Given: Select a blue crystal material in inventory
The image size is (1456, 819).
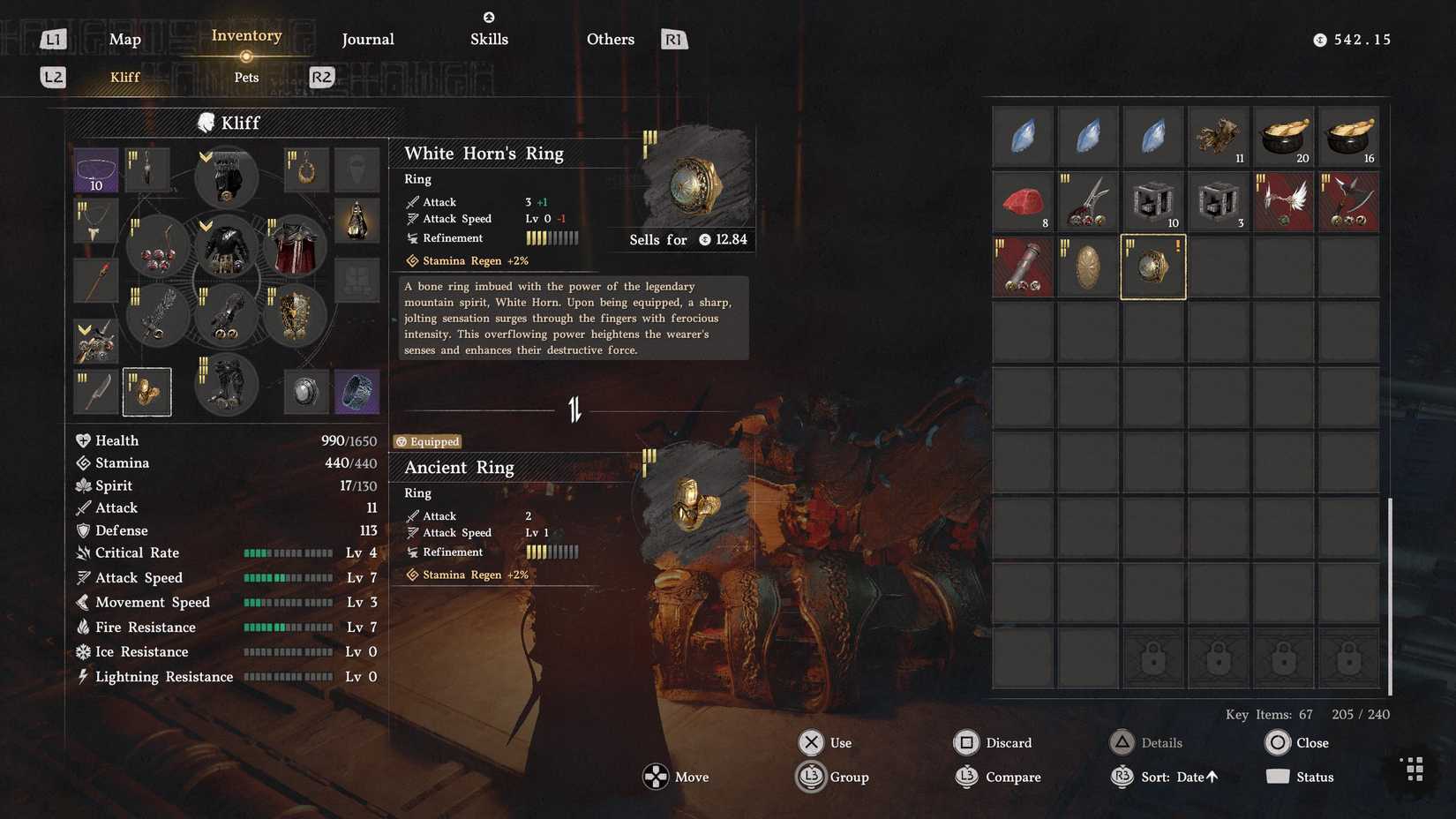Looking at the screenshot, I should tap(1023, 137).
